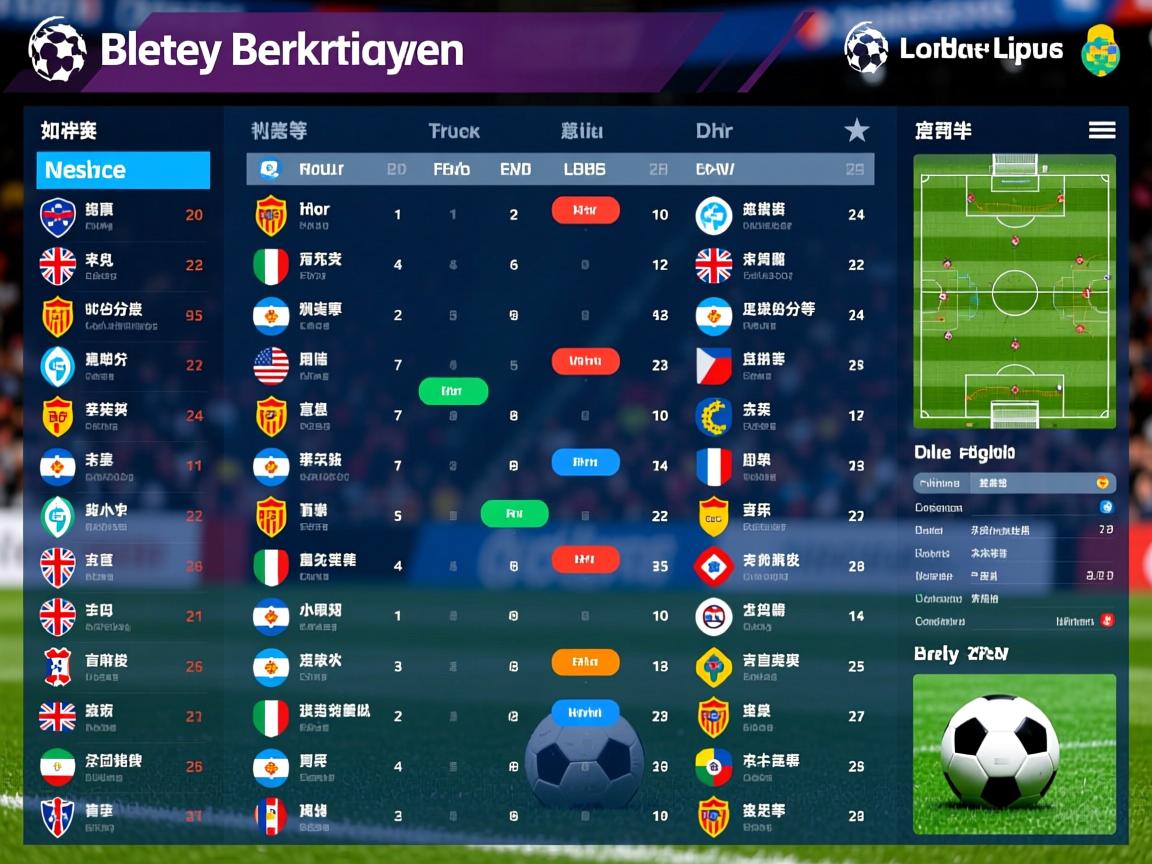Sort by the LBBS column header
This screenshot has width=1152, height=864.
(584, 170)
